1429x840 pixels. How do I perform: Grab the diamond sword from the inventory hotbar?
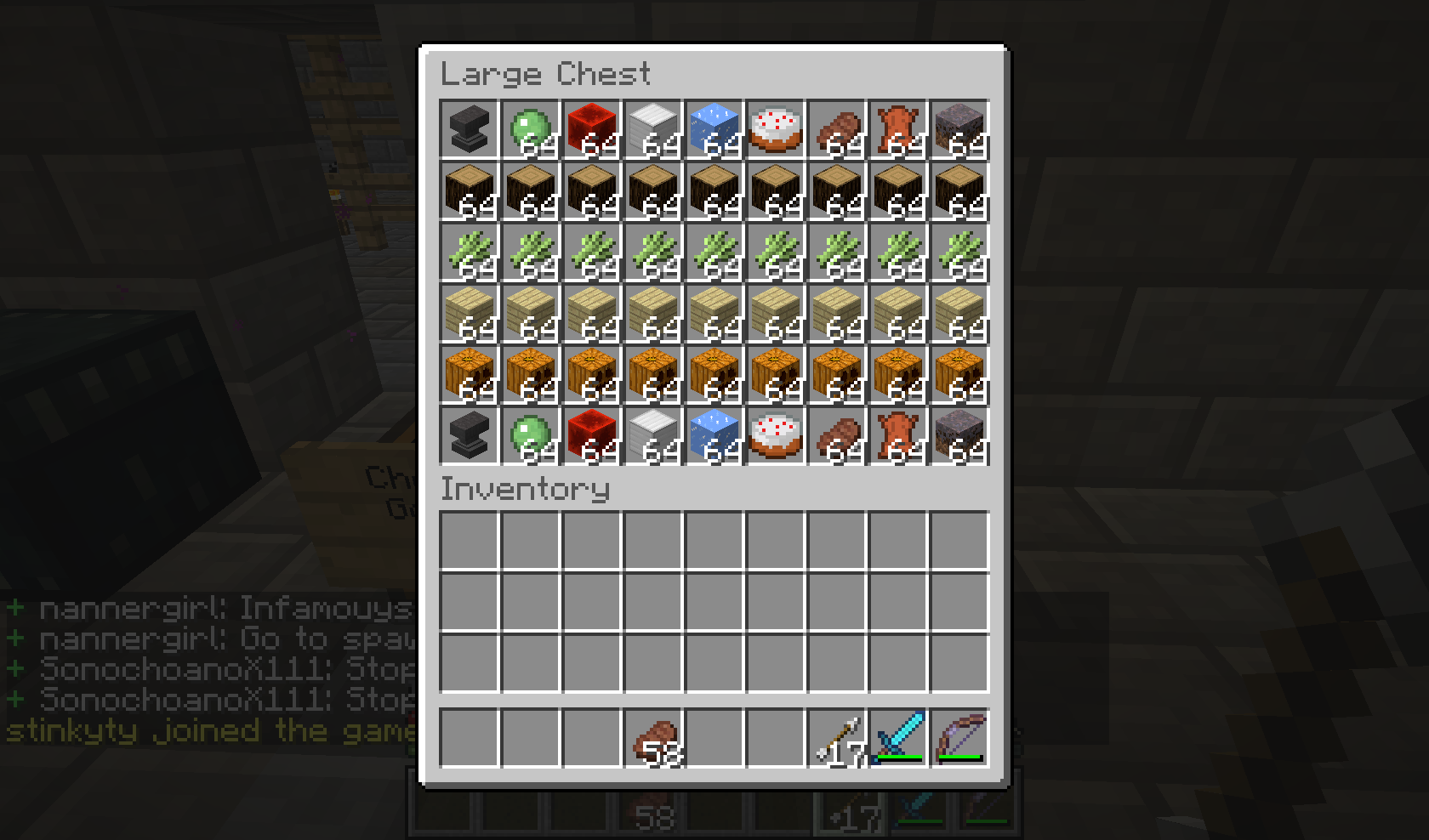(898, 737)
